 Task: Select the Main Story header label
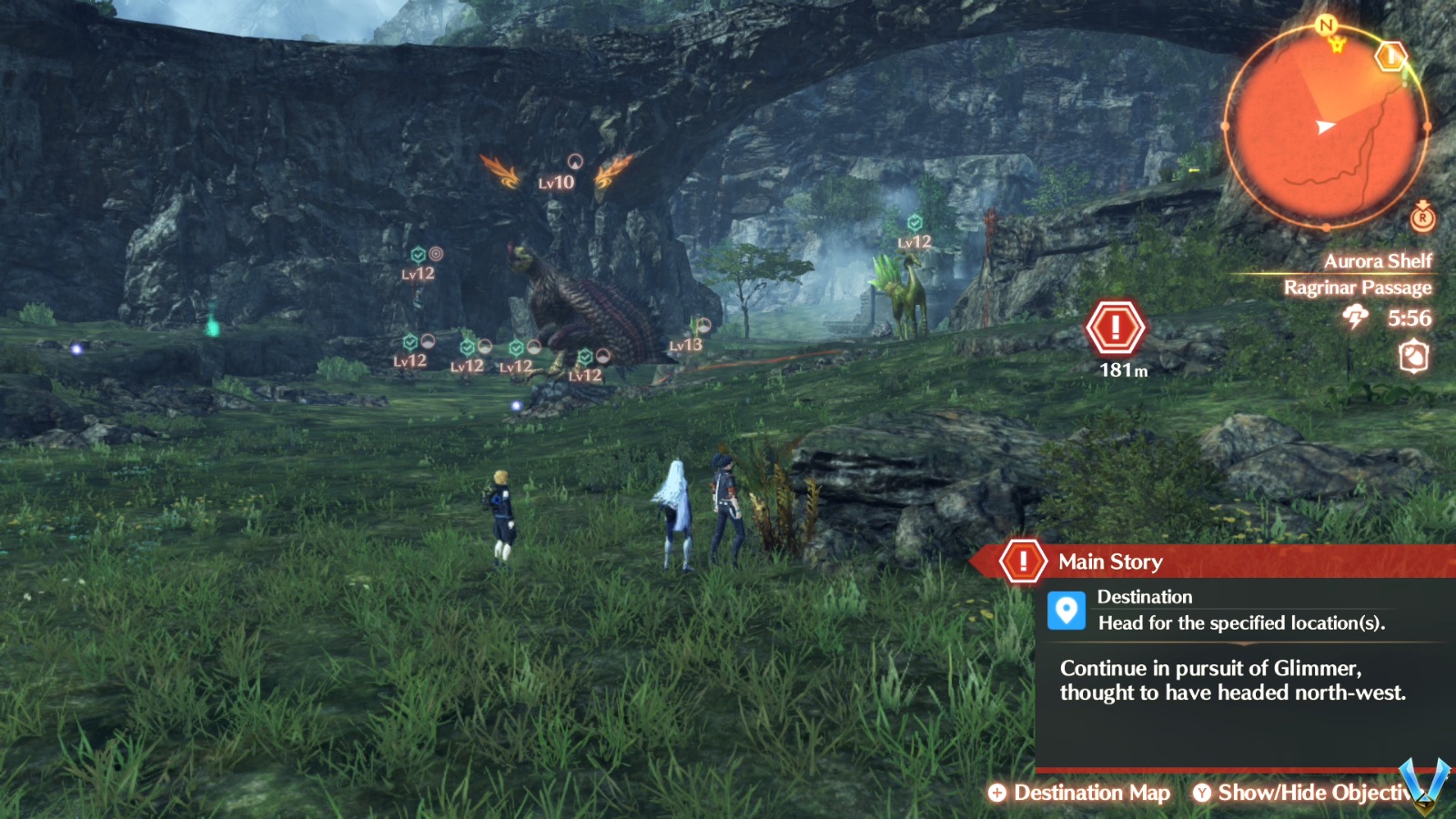[x=1108, y=561]
